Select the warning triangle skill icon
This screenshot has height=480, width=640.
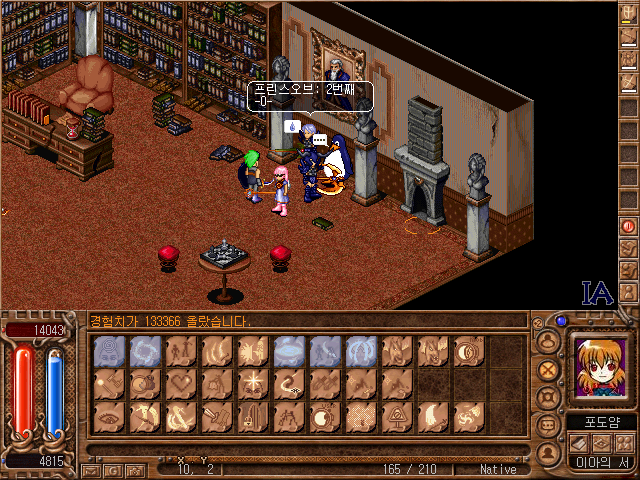click(x=399, y=416)
